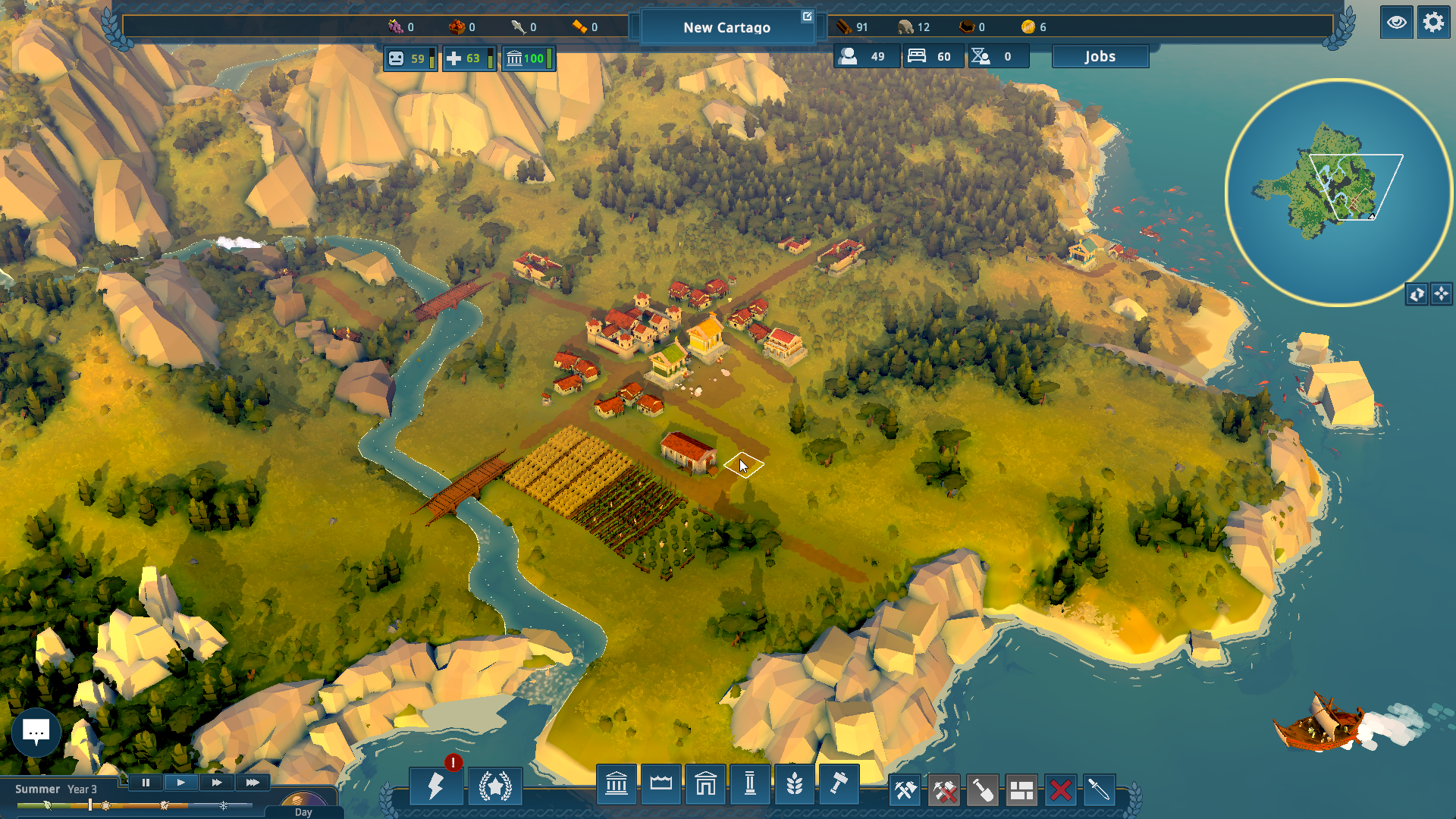Viewport: 1456px width, 819px height.
Task: Select the eyedropper tool
Action: click(x=1099, y=791)
